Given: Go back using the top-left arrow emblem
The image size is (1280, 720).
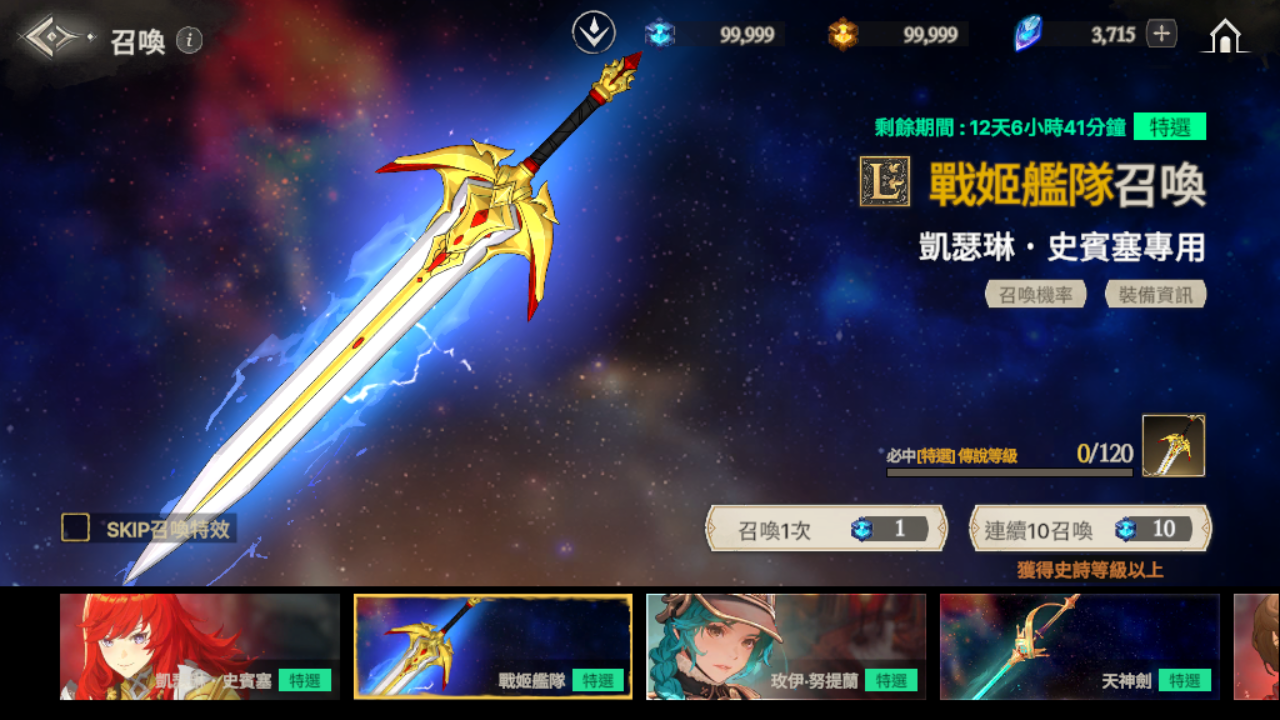Looking at the screenshot, I should [x=52, y=39].
